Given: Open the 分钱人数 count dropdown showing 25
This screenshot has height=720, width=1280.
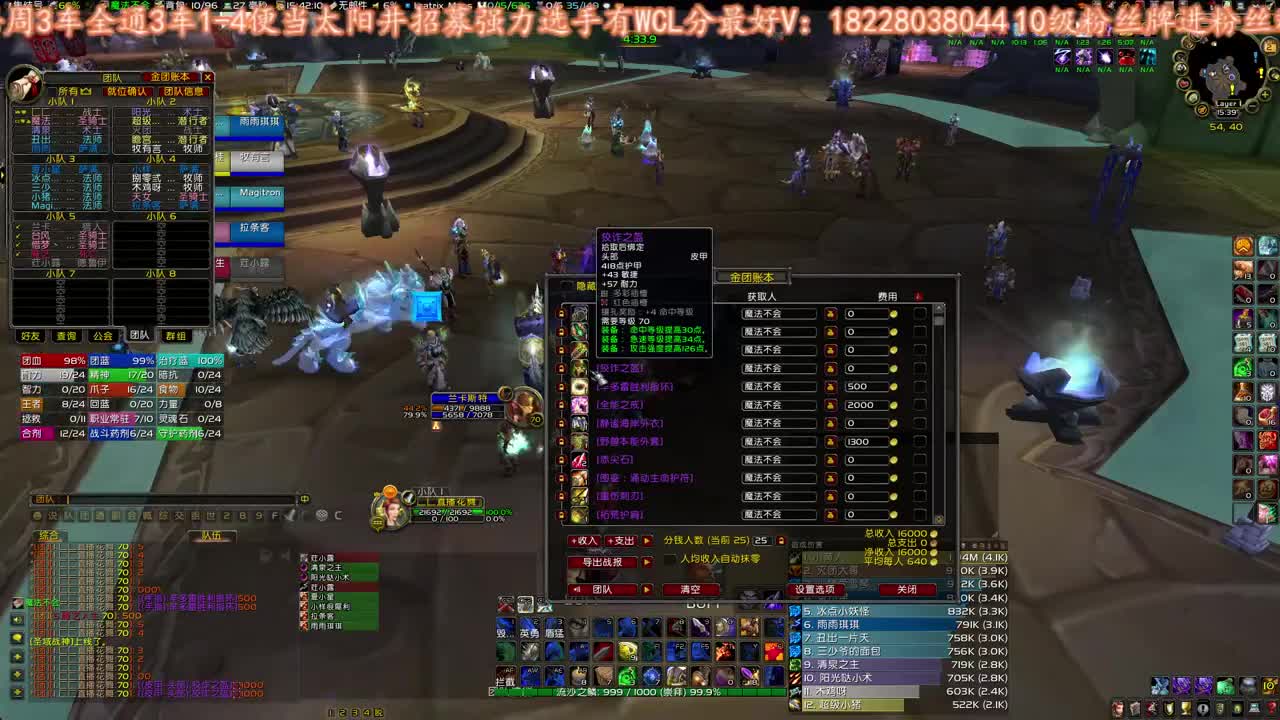Looking at the screenshot, I should (765, 541).
